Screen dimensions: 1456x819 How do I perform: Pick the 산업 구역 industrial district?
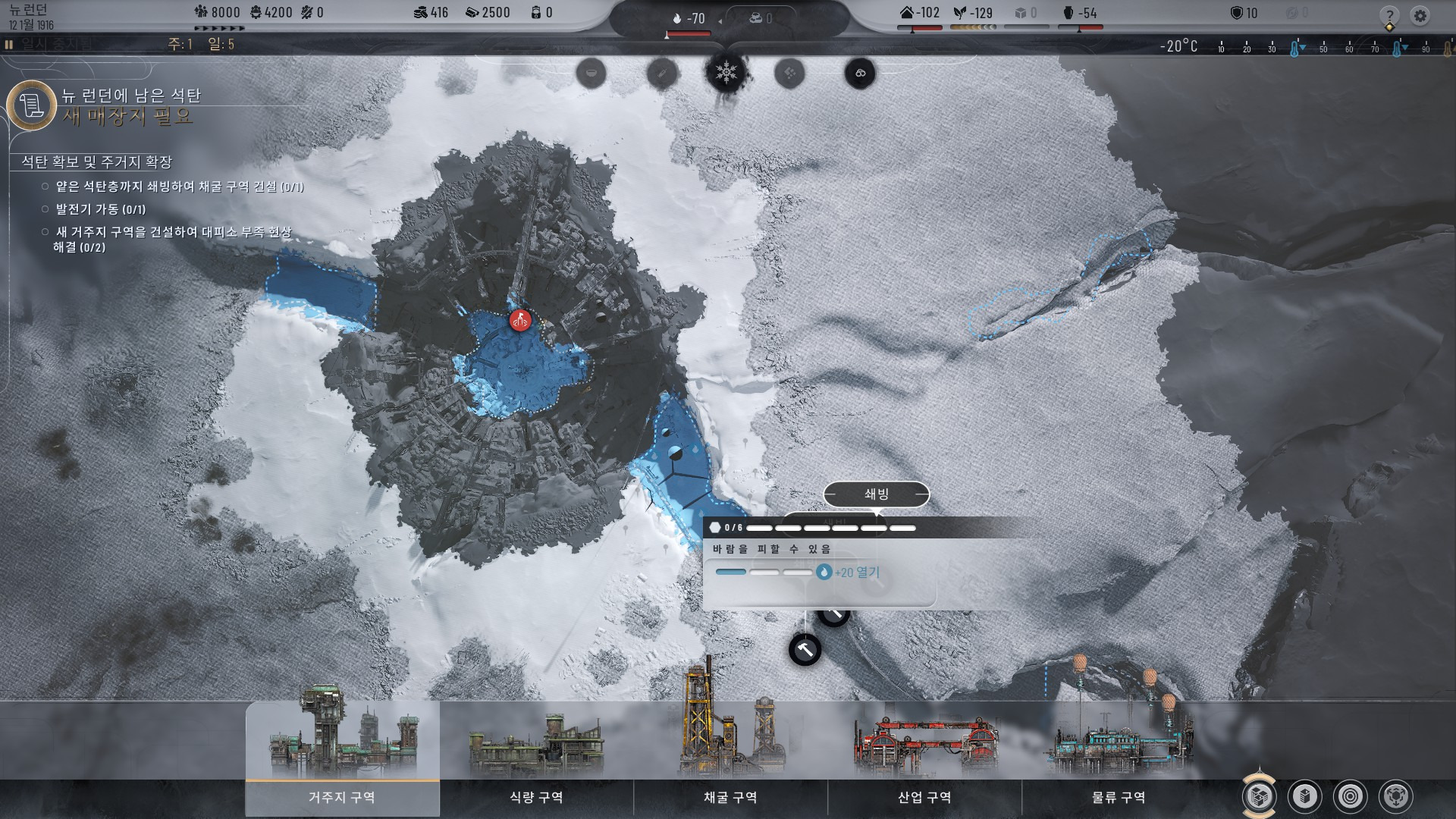point(924,796)
